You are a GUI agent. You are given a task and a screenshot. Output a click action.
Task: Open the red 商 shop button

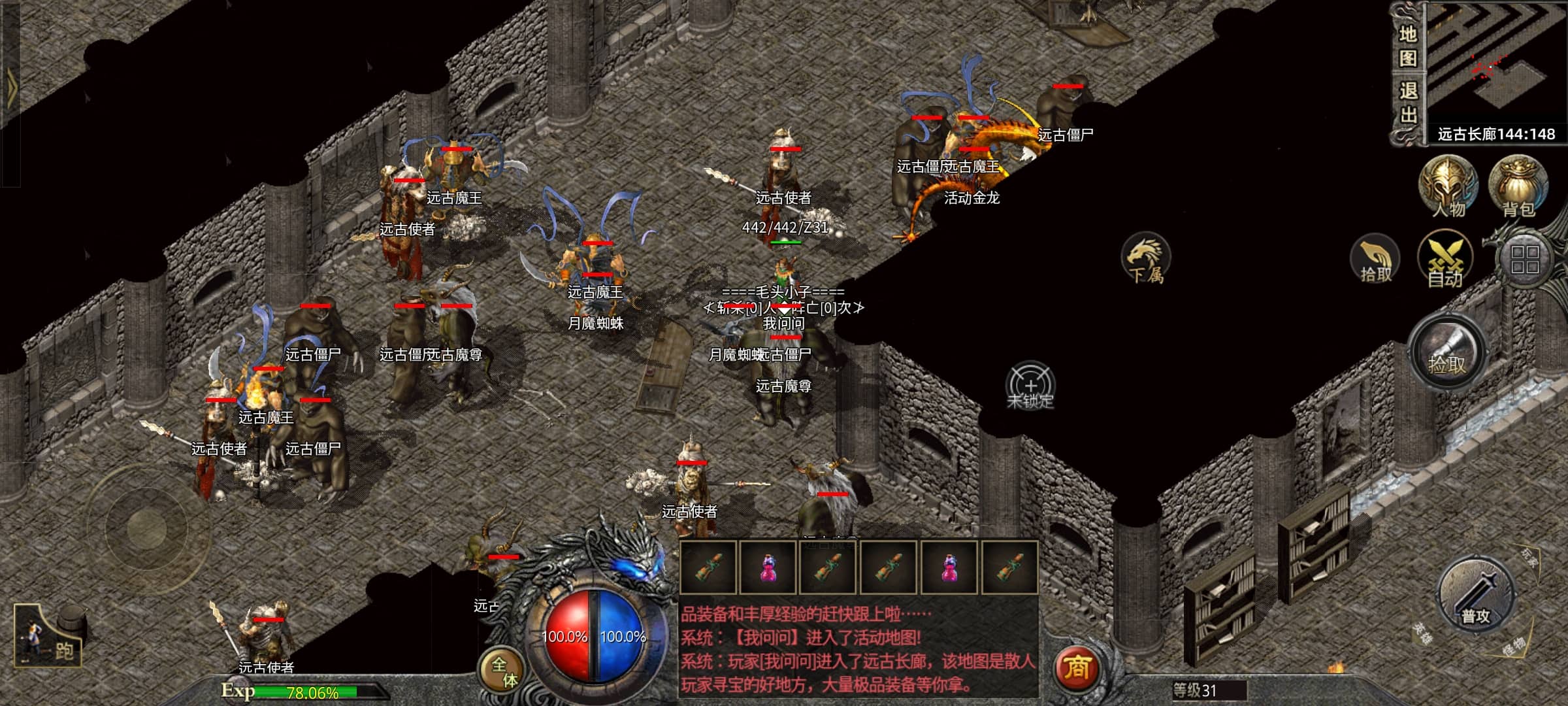[x=1076, y=668]
